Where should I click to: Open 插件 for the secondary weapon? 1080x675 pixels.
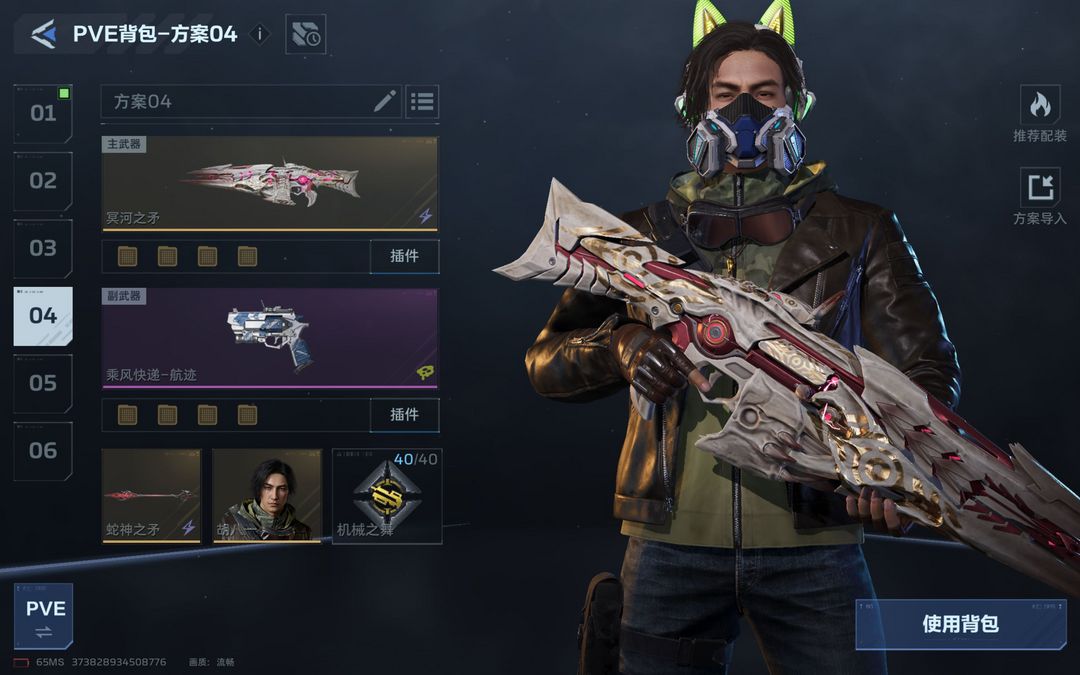(x=404, y=414)
